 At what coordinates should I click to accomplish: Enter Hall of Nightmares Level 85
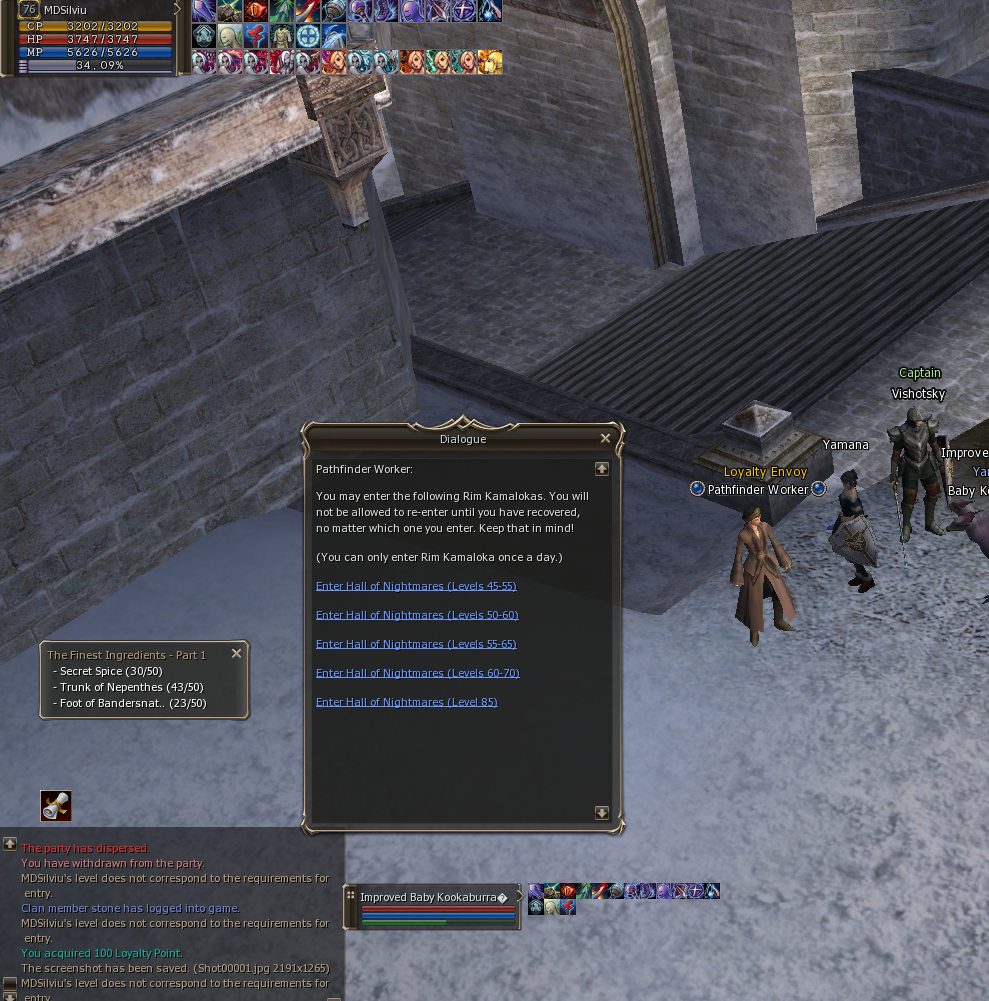(x=406, y=702)
